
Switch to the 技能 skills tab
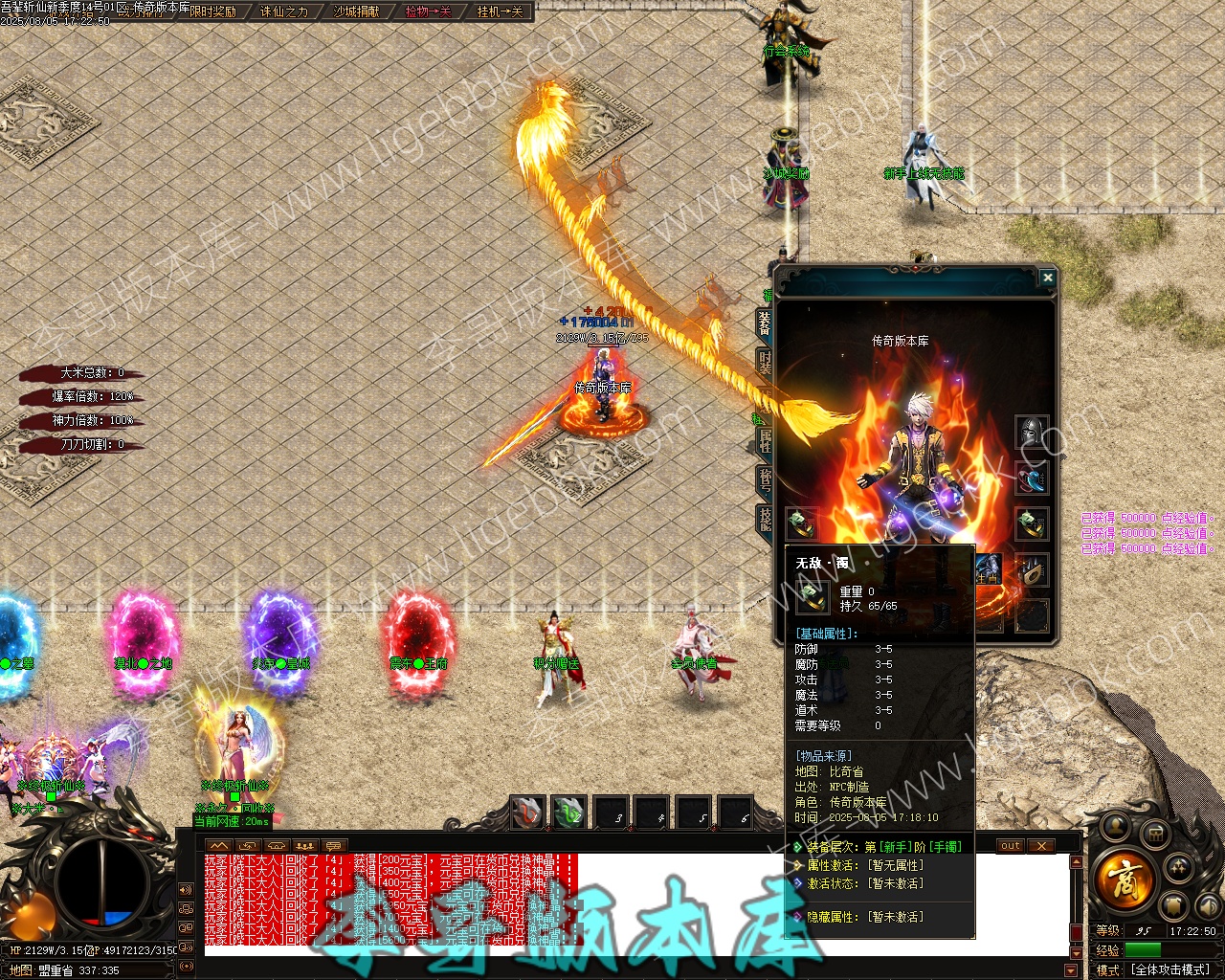click(x=765, y=519)
